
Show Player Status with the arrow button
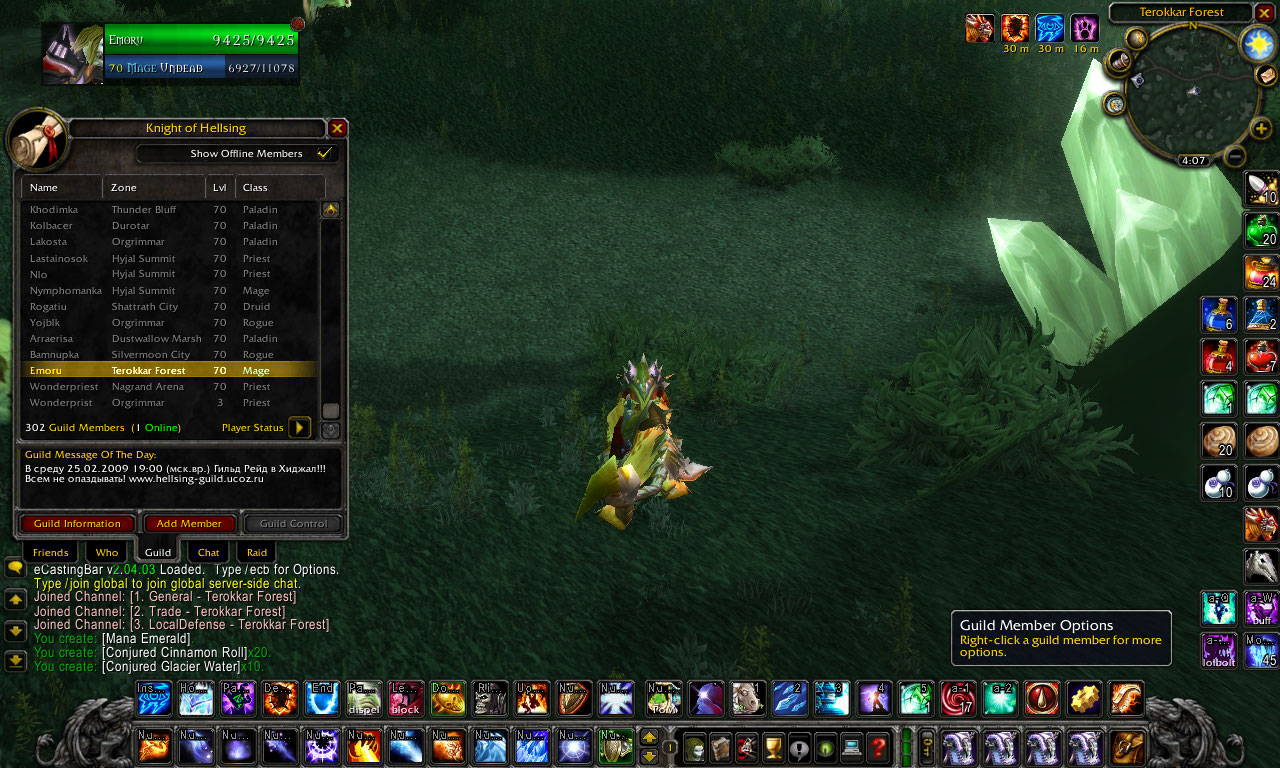coord(299,428)
